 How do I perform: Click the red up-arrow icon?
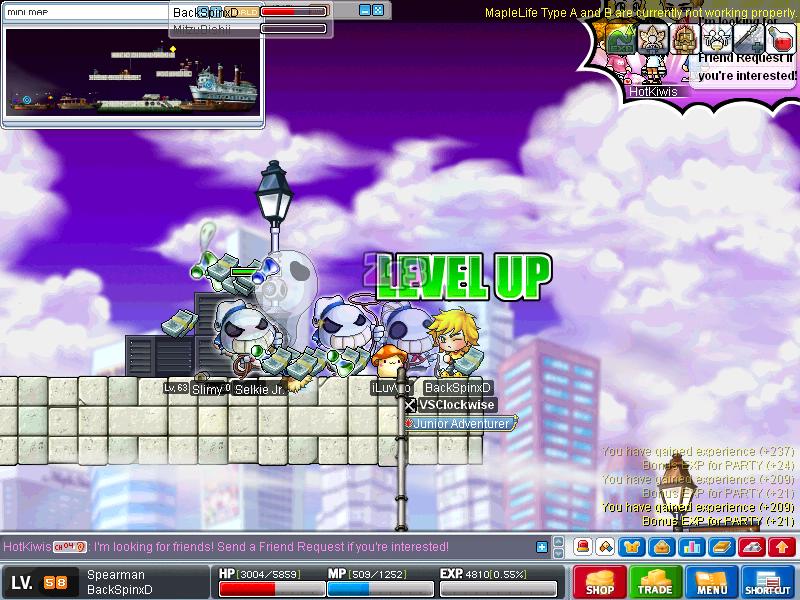tap(782, 547)
